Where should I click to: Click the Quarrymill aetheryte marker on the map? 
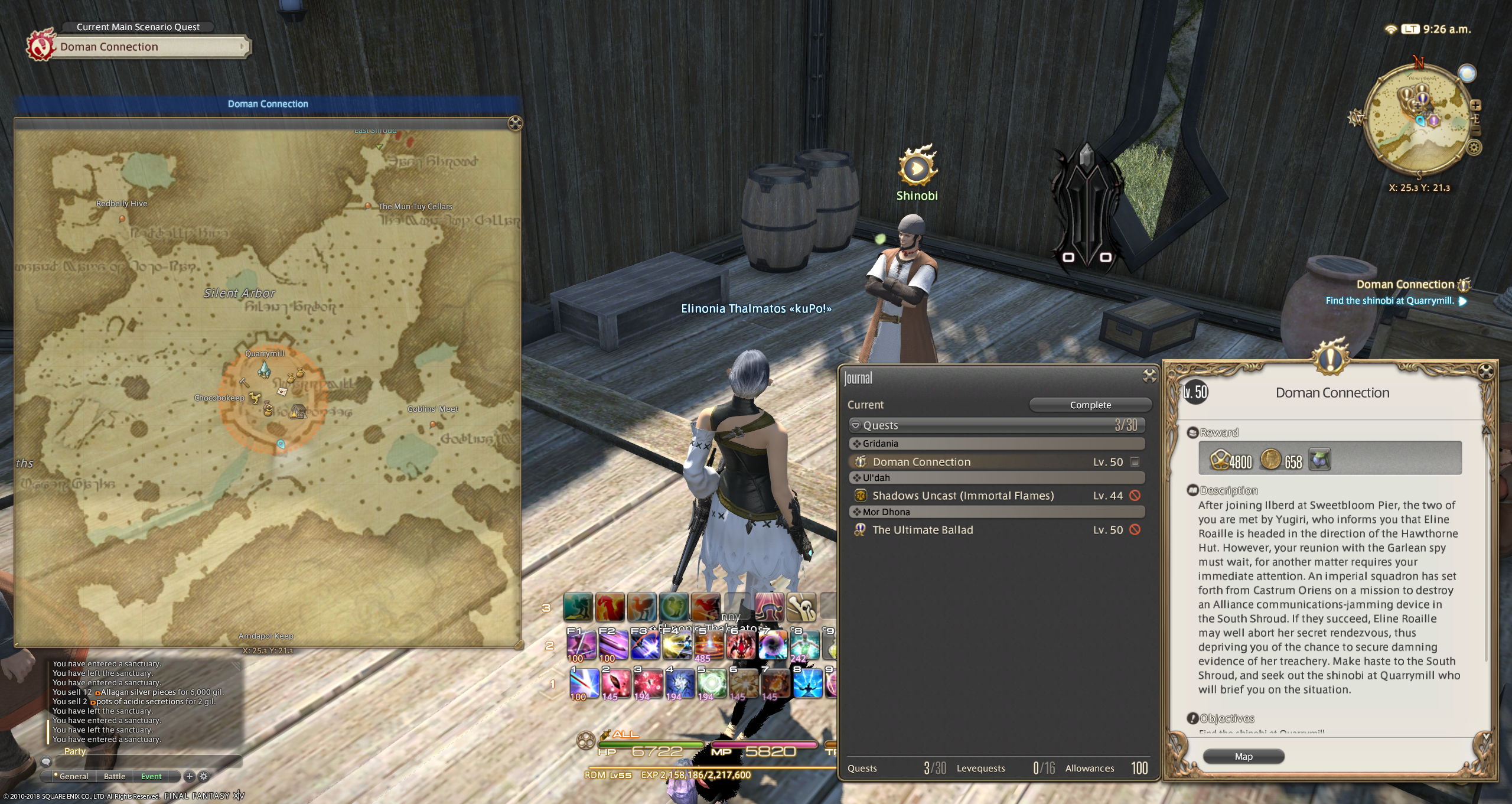[264, 370]
